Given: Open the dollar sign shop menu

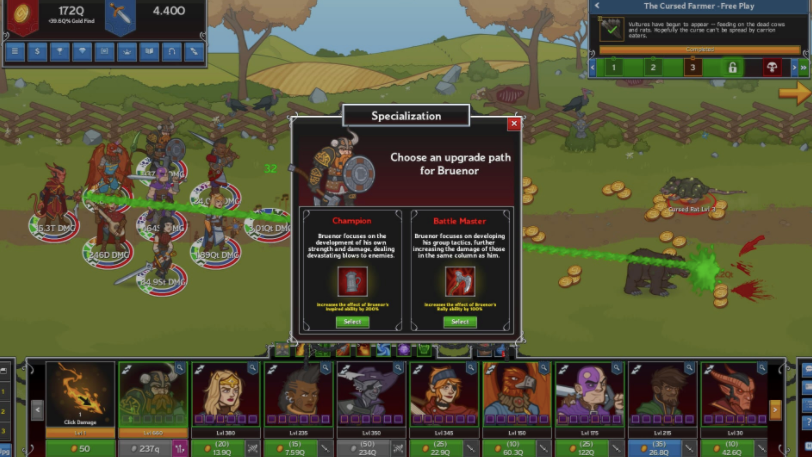Looking at the screenshot, I should [x=38, y=51].
